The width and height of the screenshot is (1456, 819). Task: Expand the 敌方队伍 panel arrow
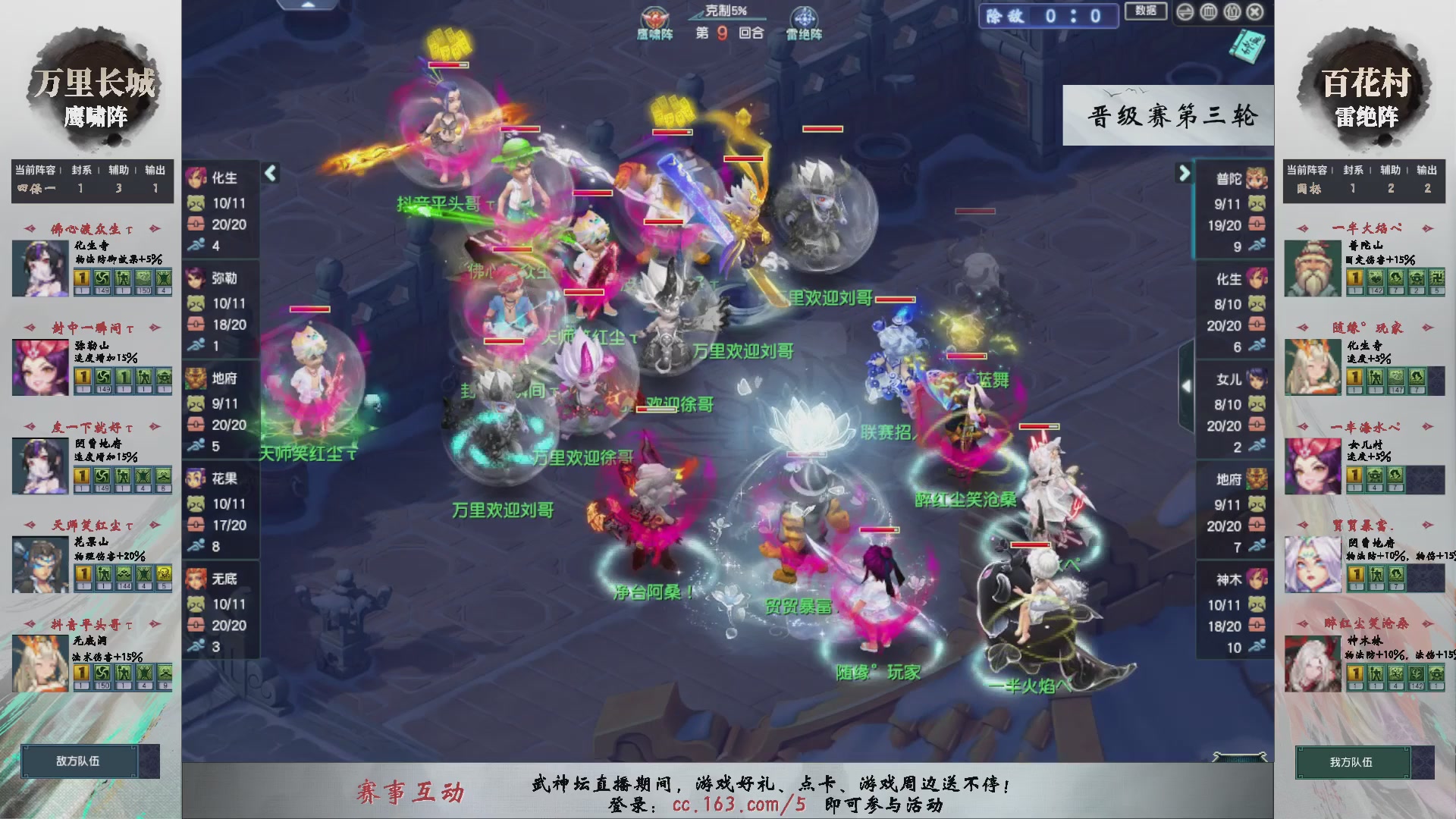[149, 762]
